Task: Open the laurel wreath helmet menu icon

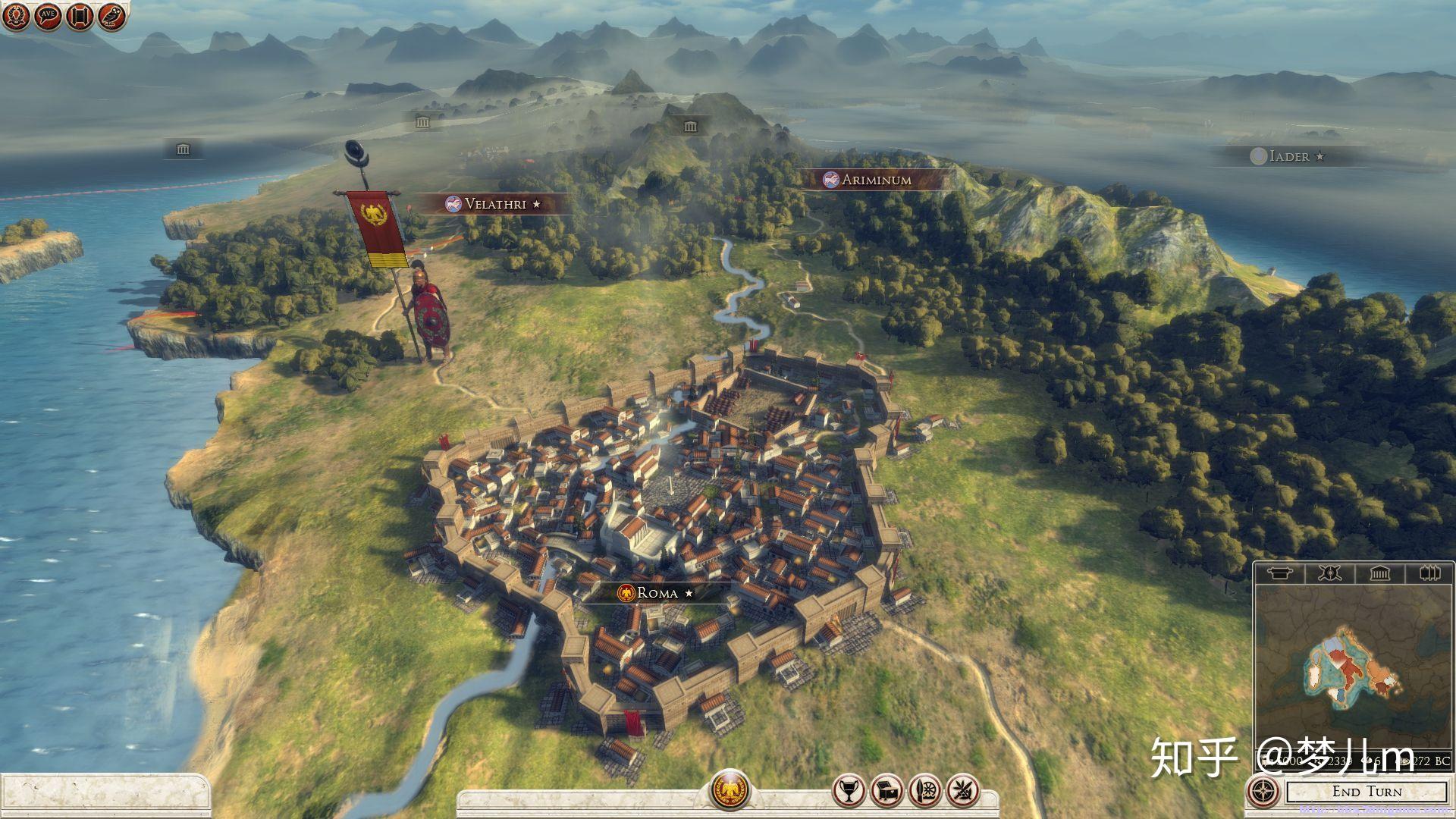Action: [15, 16]
